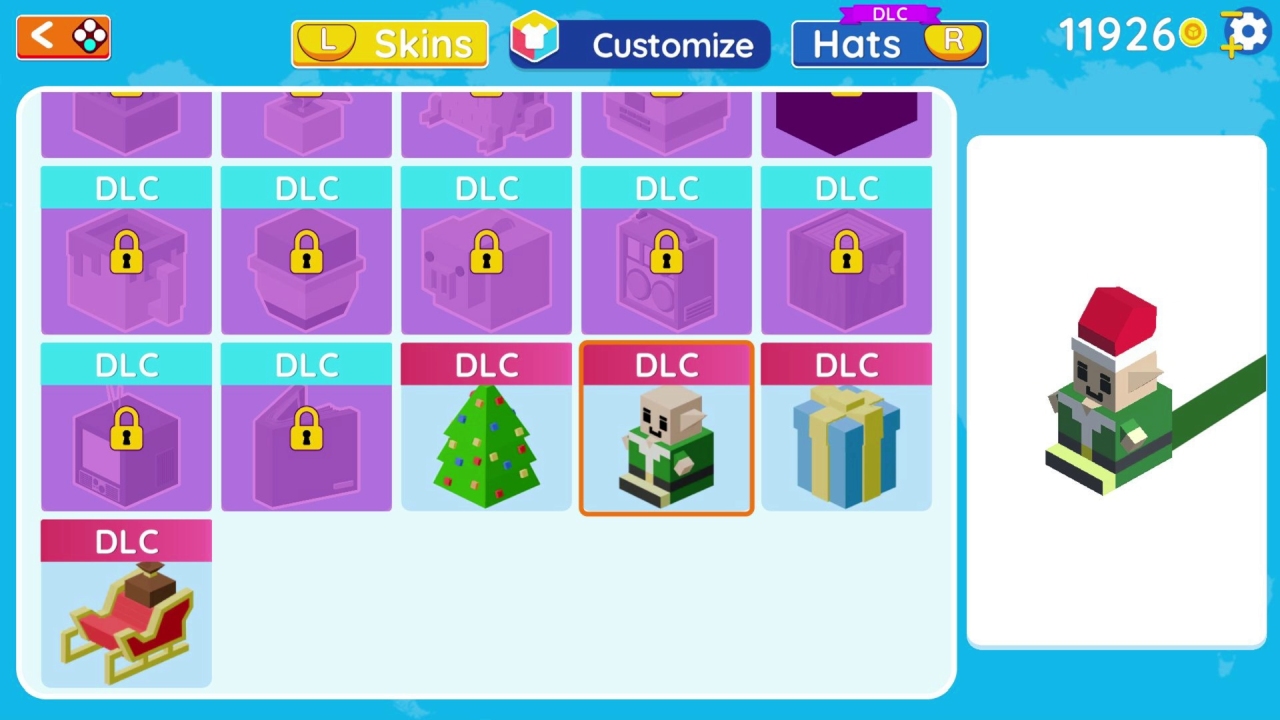1280x720 pixels.
Task: Click the locked TV-shaped DLC hat
Action: click(x=126, y=435)
